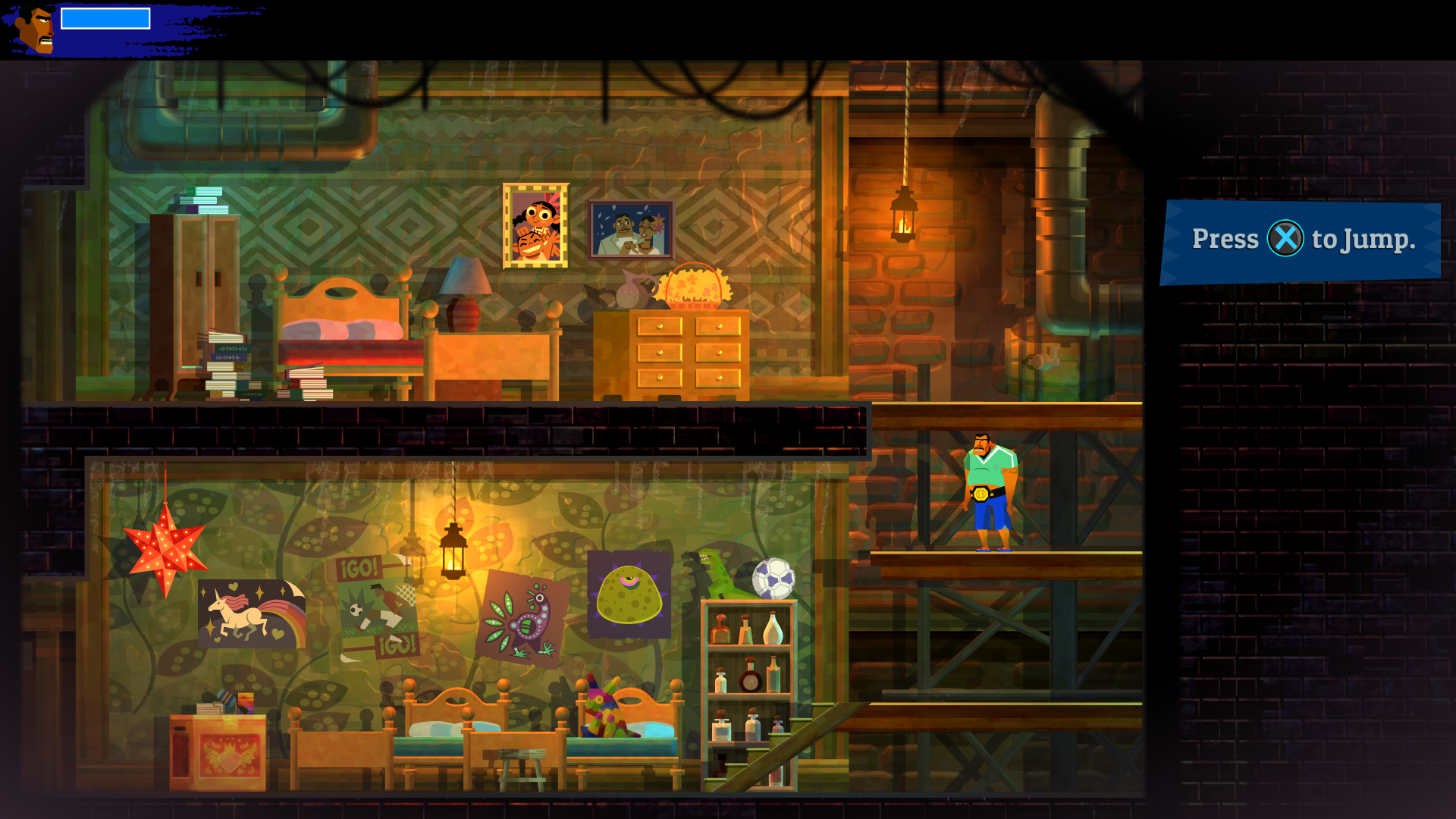Click the family photo frame on the wall
Image resolution: width=1456 pixels, height=819 pixels.
(x=632, y=227)
